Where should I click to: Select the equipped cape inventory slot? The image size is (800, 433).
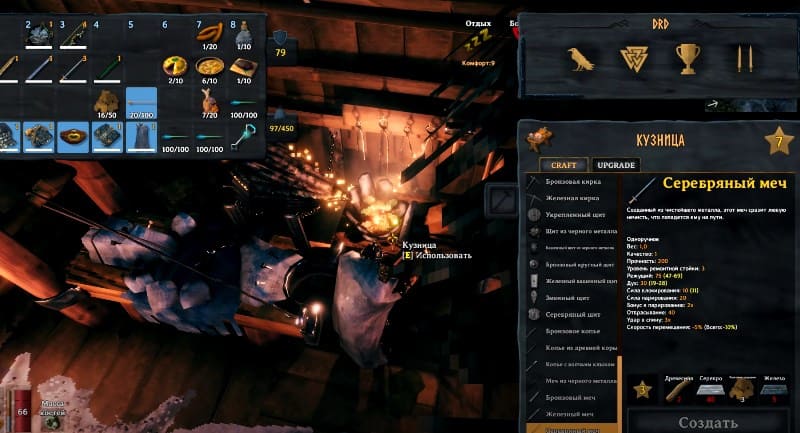[x=141, y=136]
